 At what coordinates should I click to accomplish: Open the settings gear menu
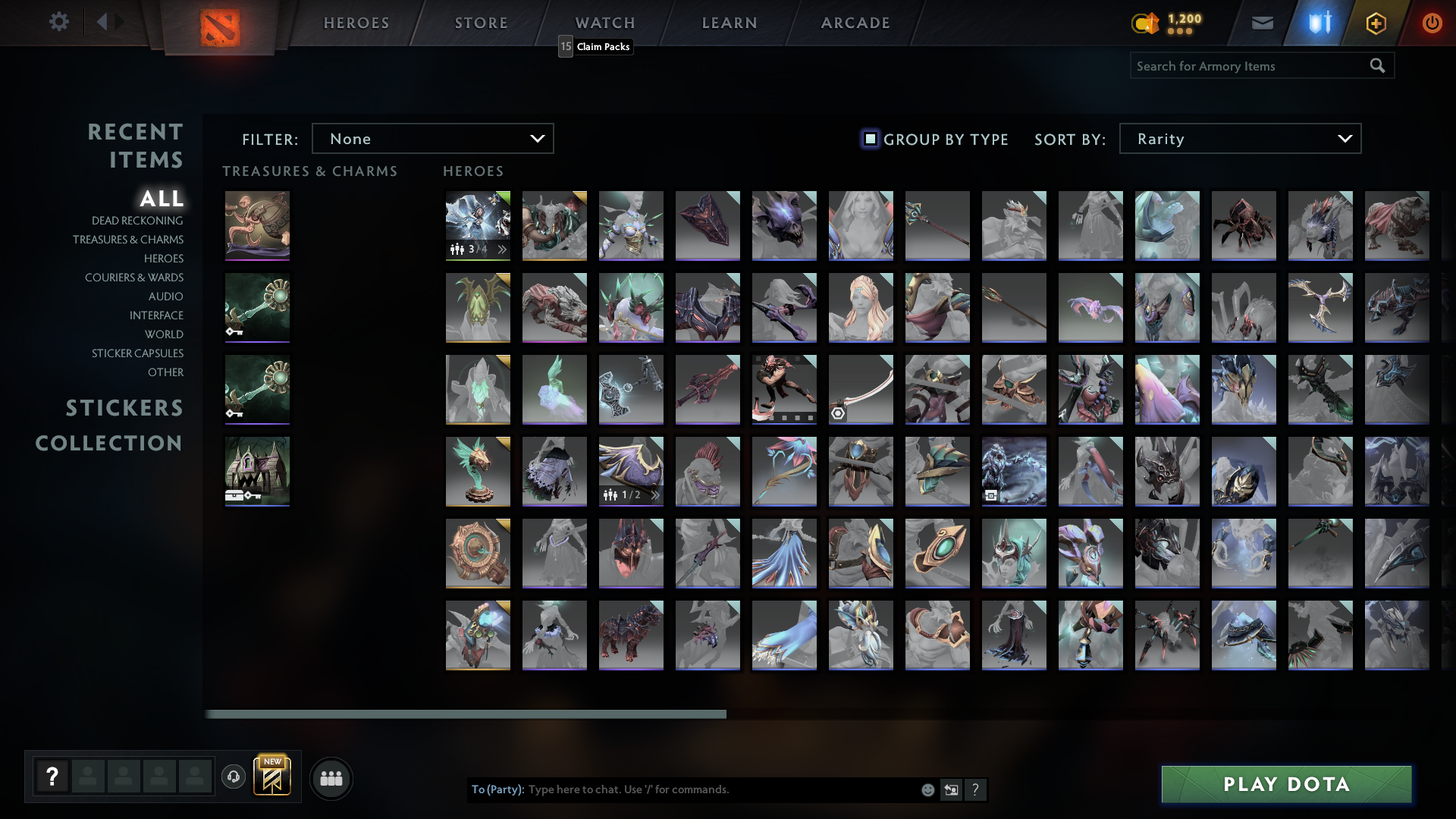59,22
